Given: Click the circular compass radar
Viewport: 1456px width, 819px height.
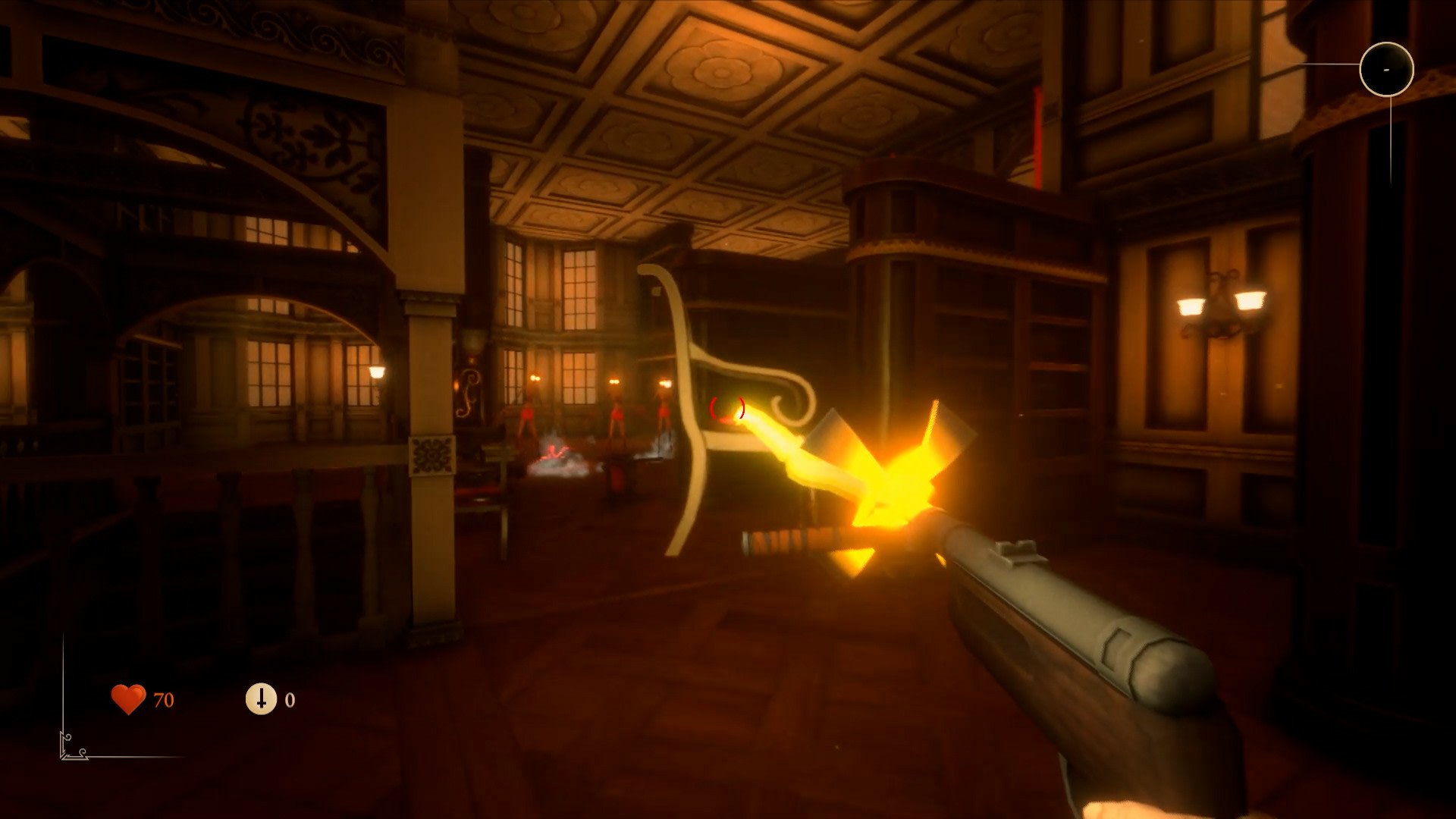Looking at the screenshot, I should tap(1386, 69).
